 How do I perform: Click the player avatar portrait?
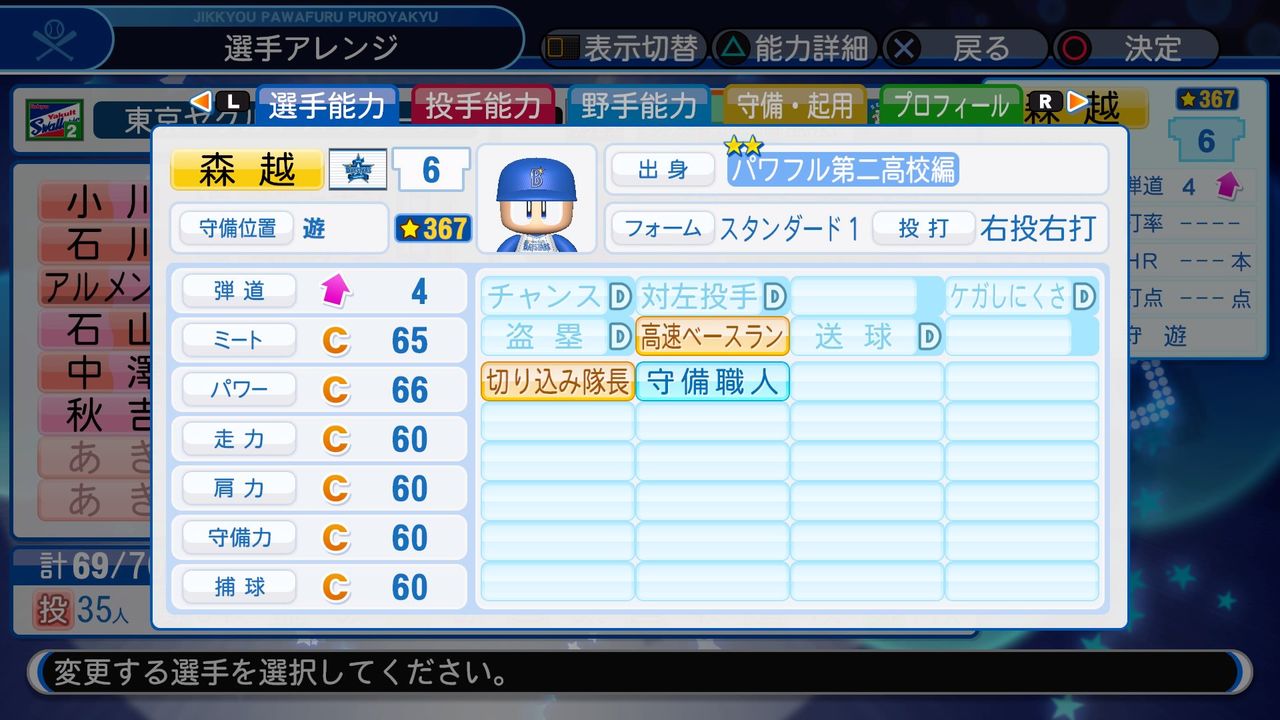(x=537, y=195)
